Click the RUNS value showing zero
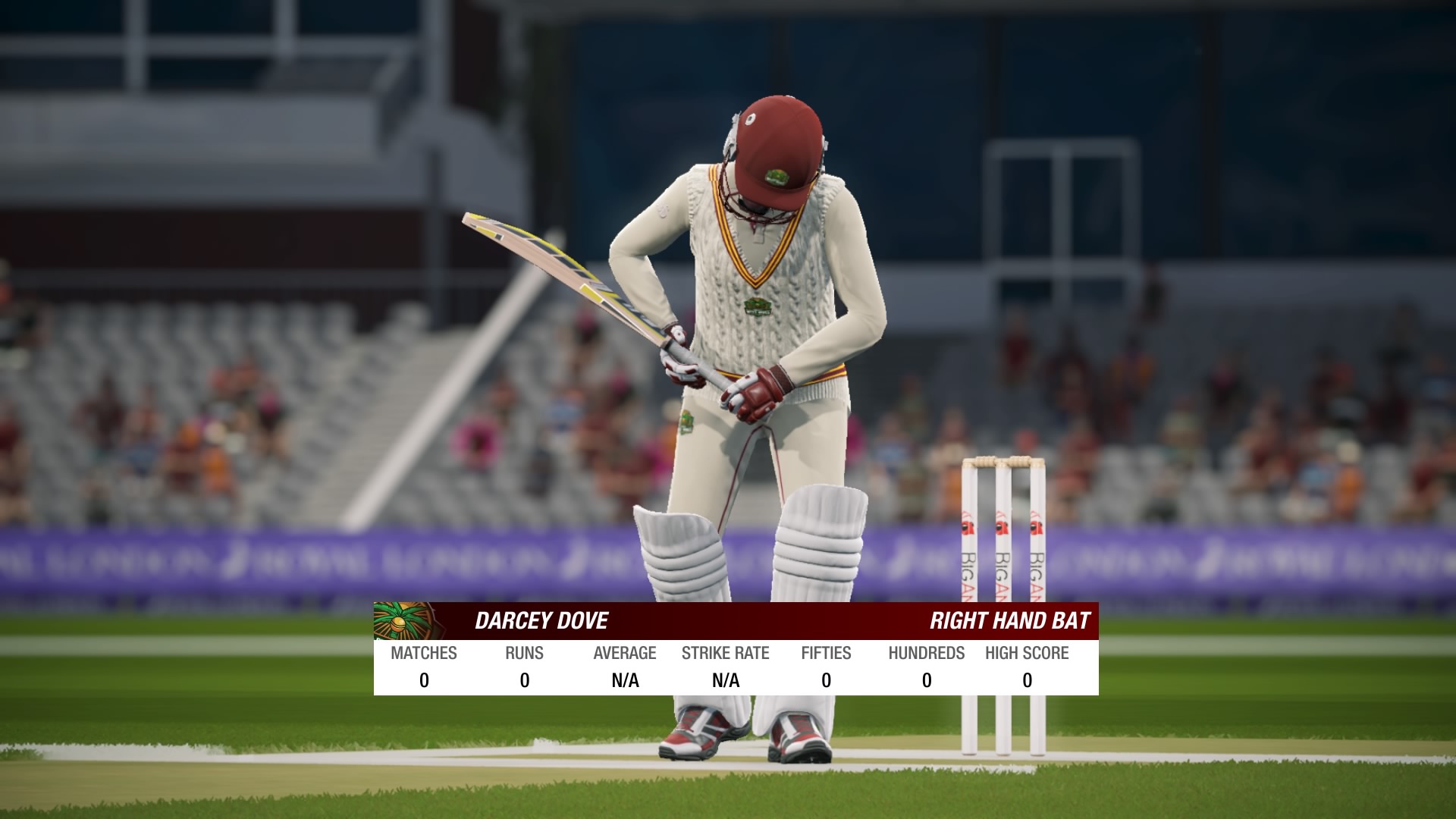The height and width of the screenshot is (819, 1456). tap(525, 680)
